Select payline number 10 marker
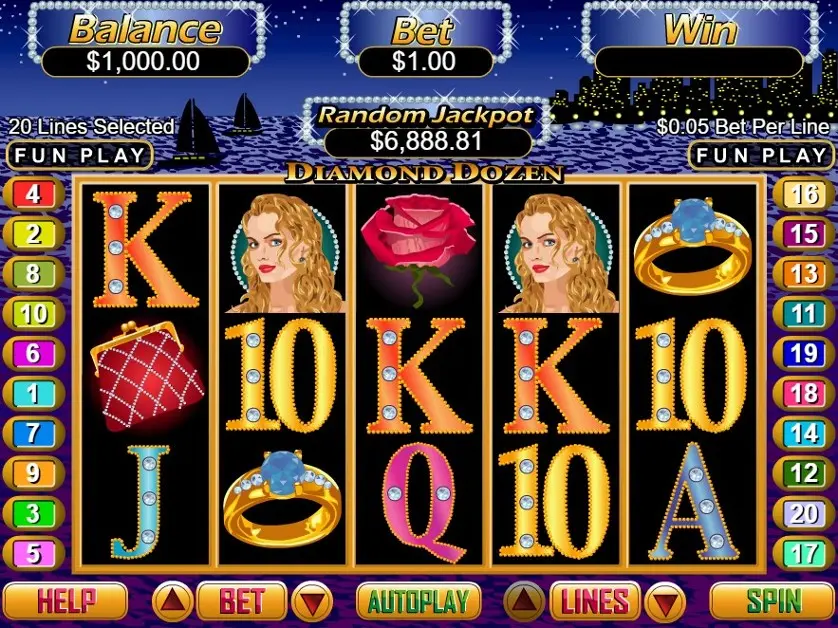The height and width of the screenshot is (628, 838). coord(33,313)
